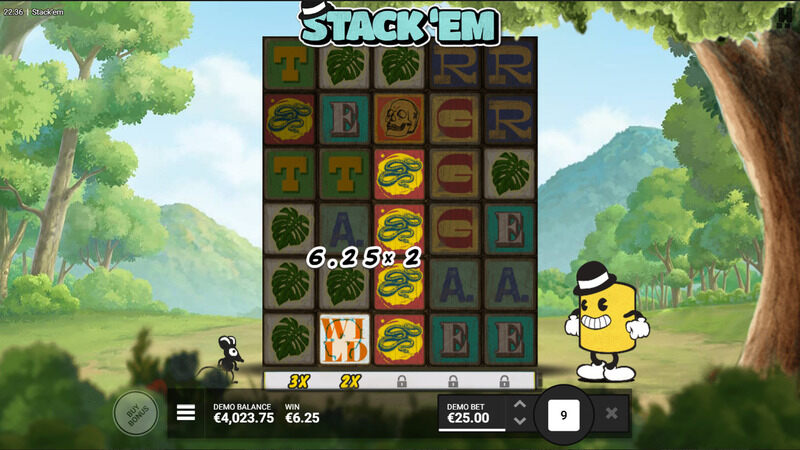Click the spin button showing 9
800x450 pixels.
pos(564,413)
